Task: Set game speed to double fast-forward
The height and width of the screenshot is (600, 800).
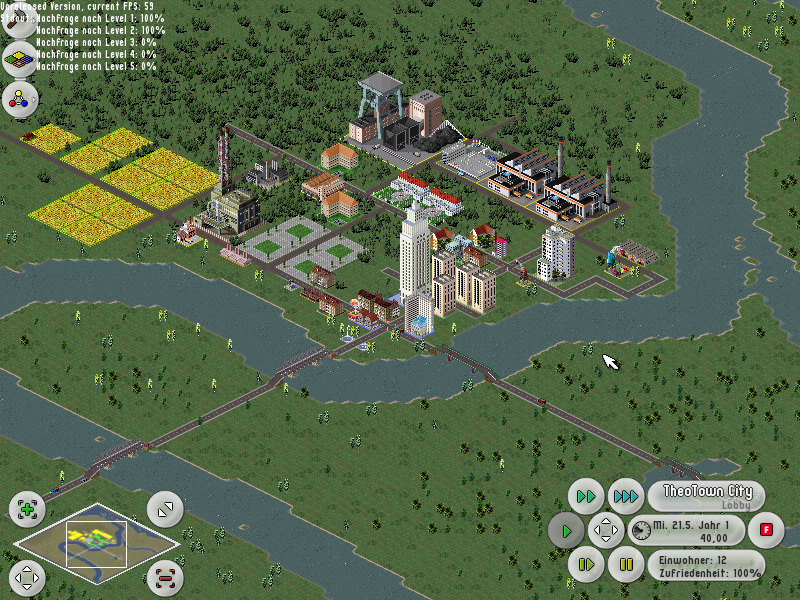Action: 587,496
